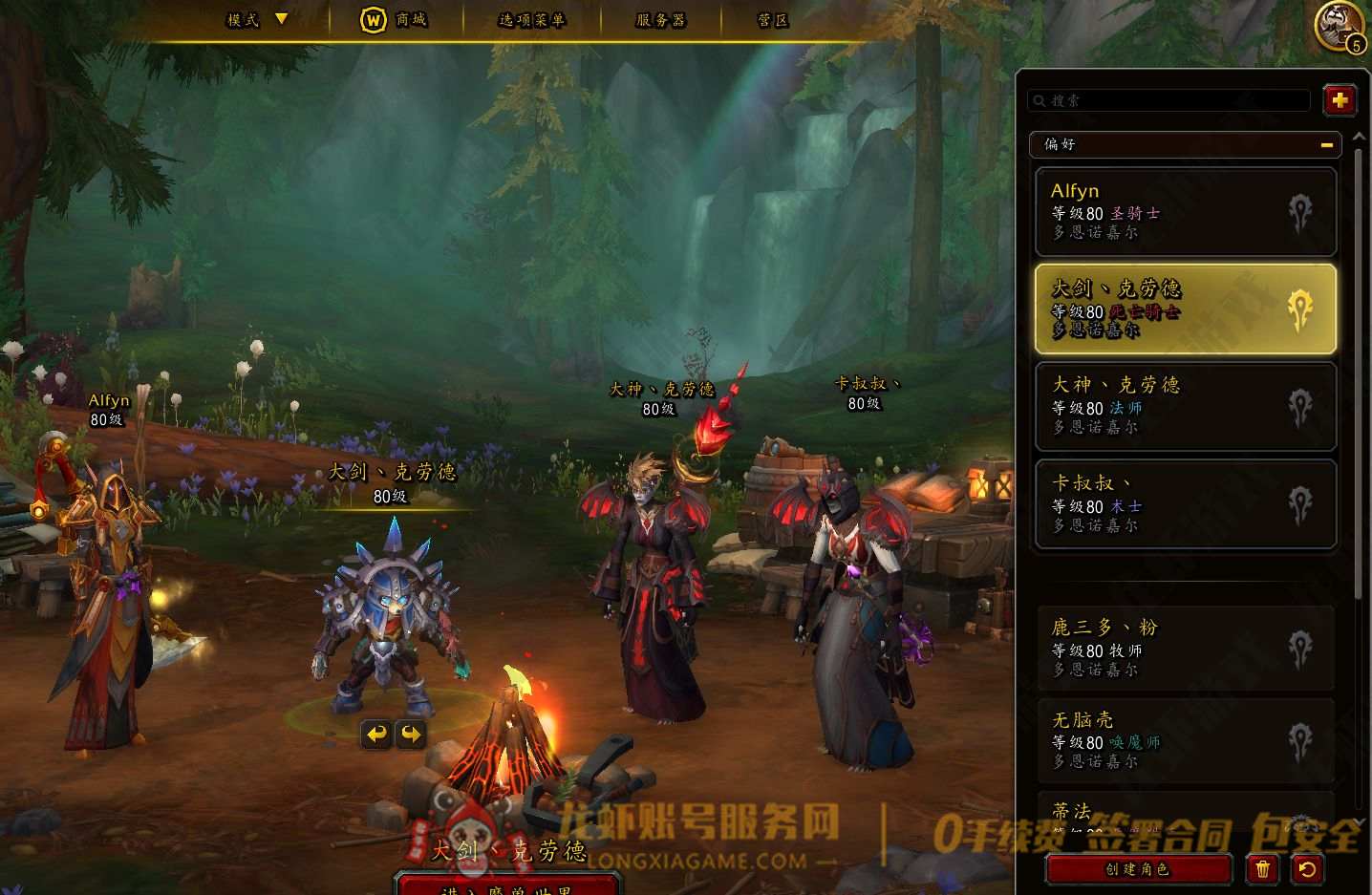
Task: Choose the 无脑壳 evoker character row
Action: [x=1185, y=740]
